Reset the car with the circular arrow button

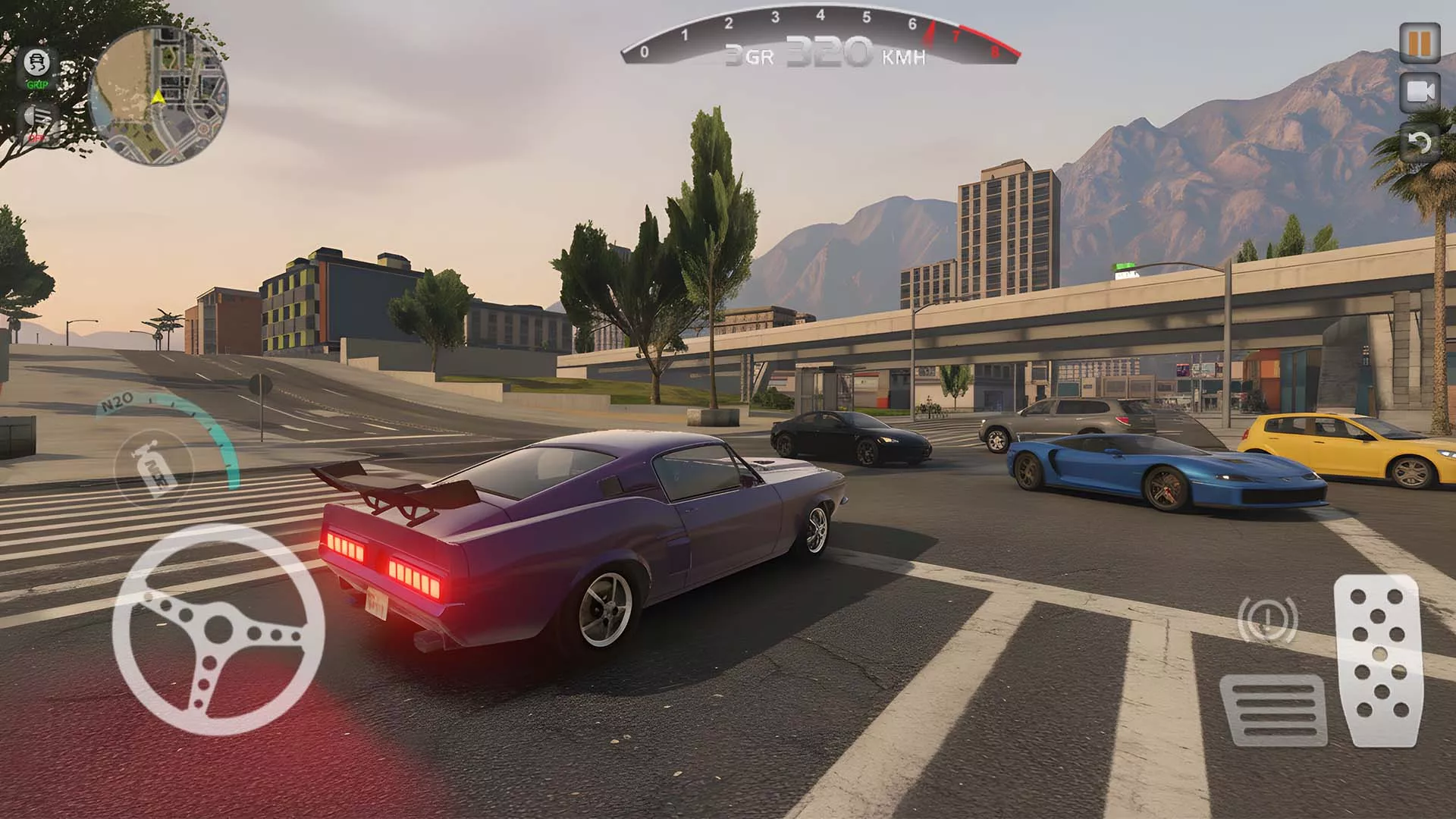(x=1419, y=142)
